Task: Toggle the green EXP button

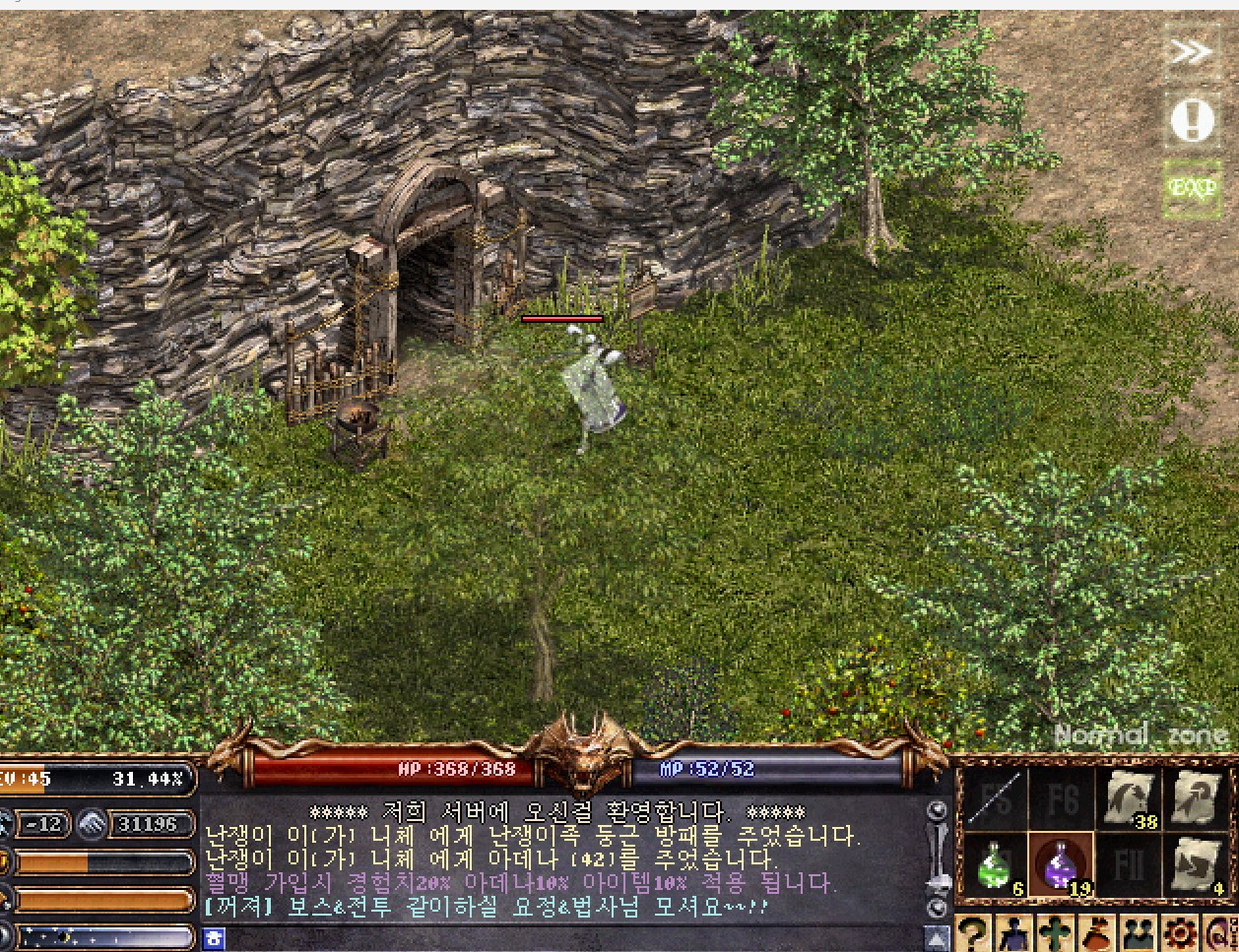Action: [x=1192, y=187]
